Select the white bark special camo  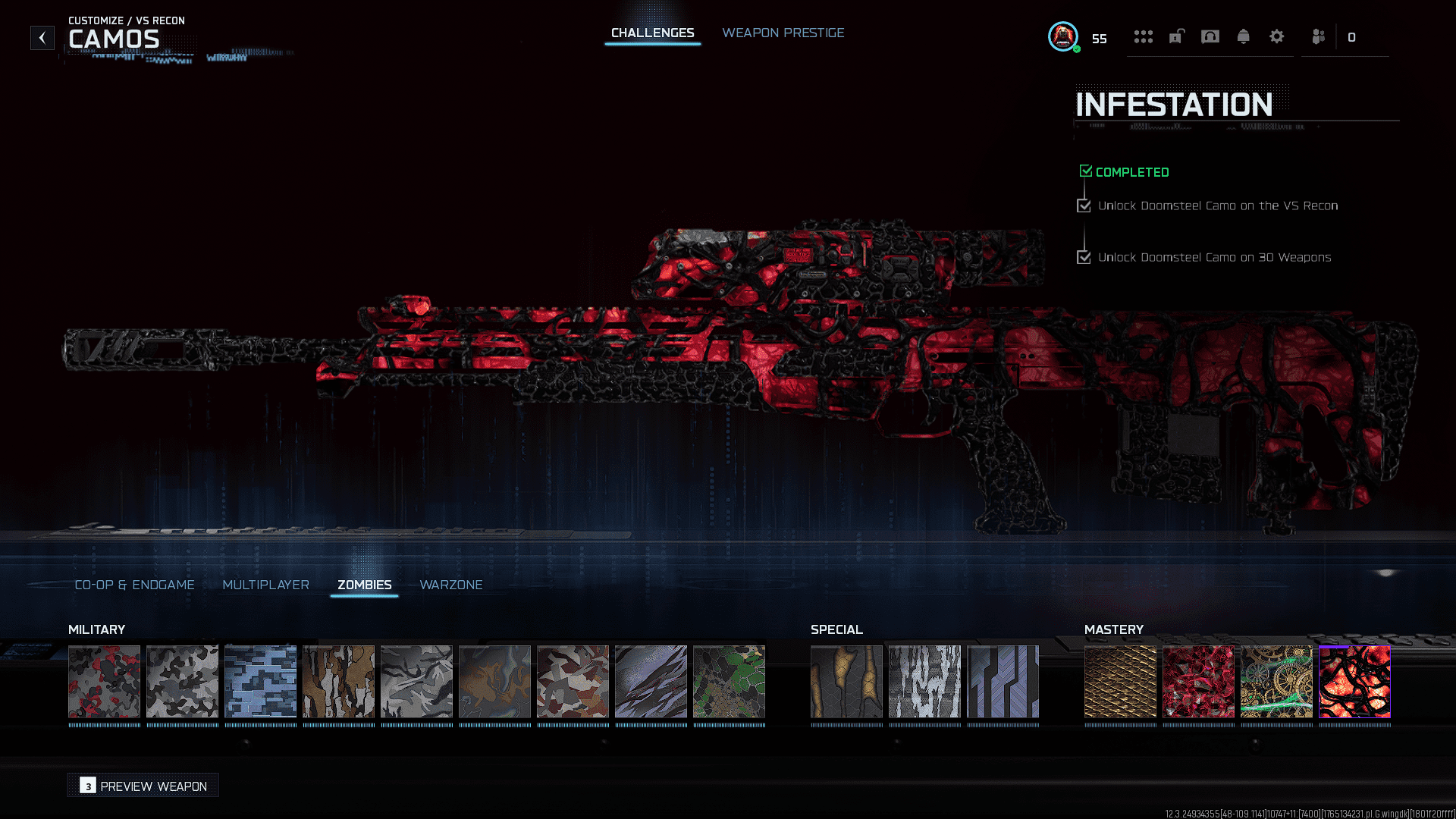[x=924, y=681]
